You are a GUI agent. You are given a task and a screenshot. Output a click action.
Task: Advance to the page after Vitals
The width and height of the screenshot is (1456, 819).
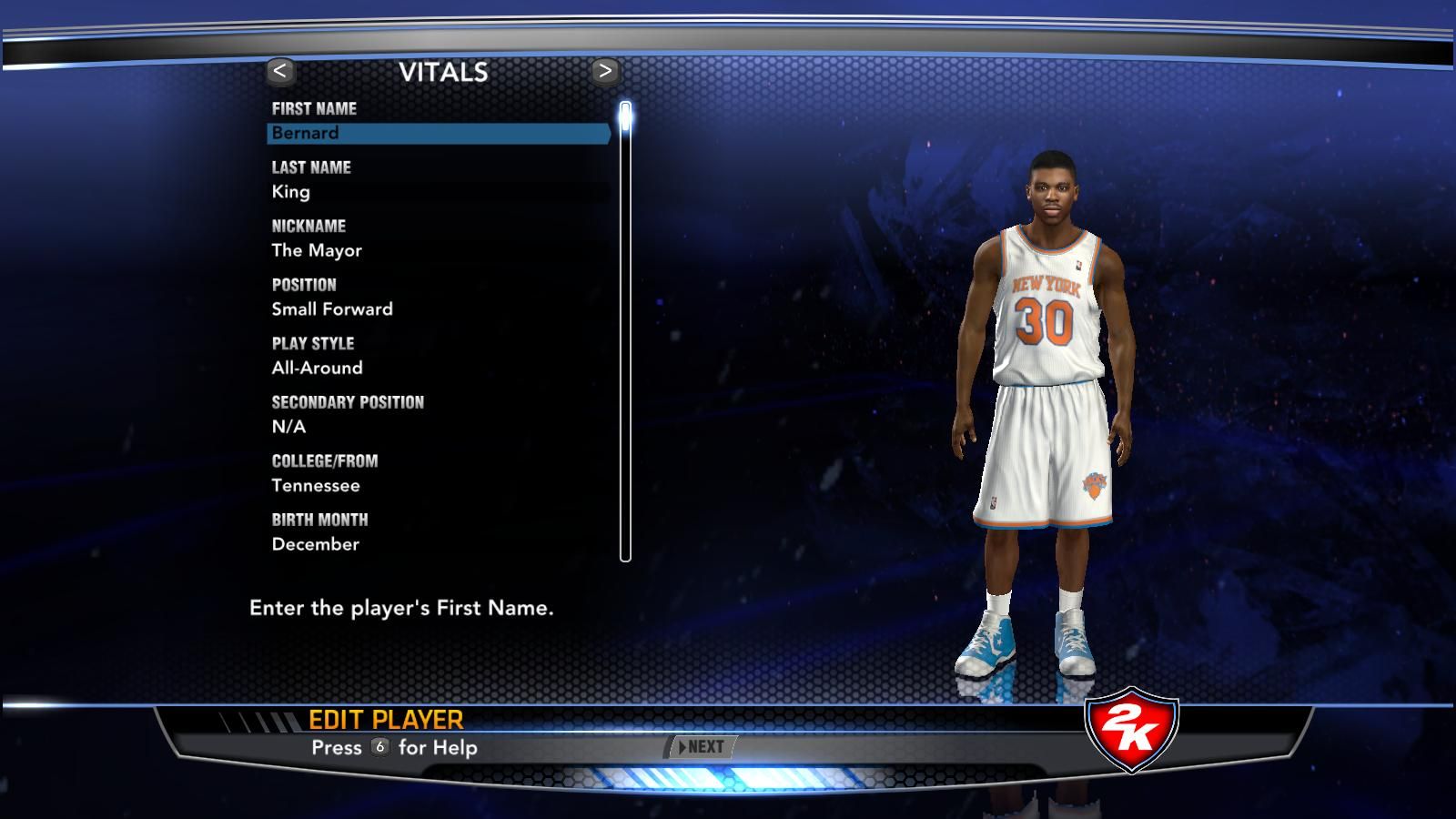[605, 71]
